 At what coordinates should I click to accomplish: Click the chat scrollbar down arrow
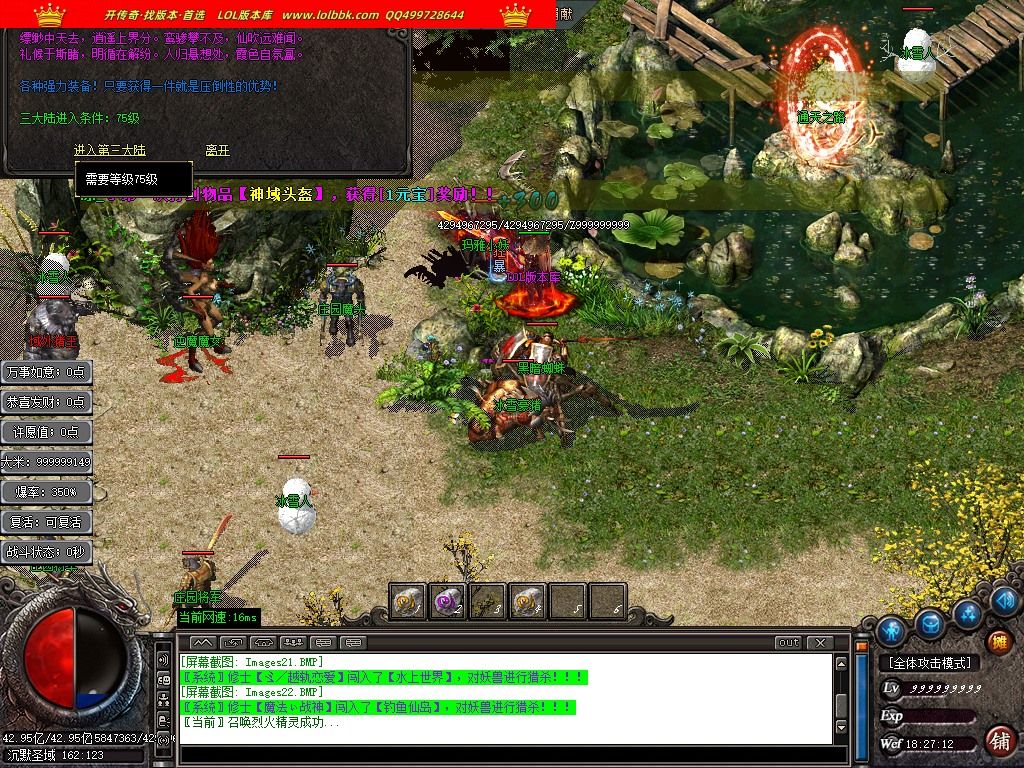pyautogui.click(x=842, y=727)
